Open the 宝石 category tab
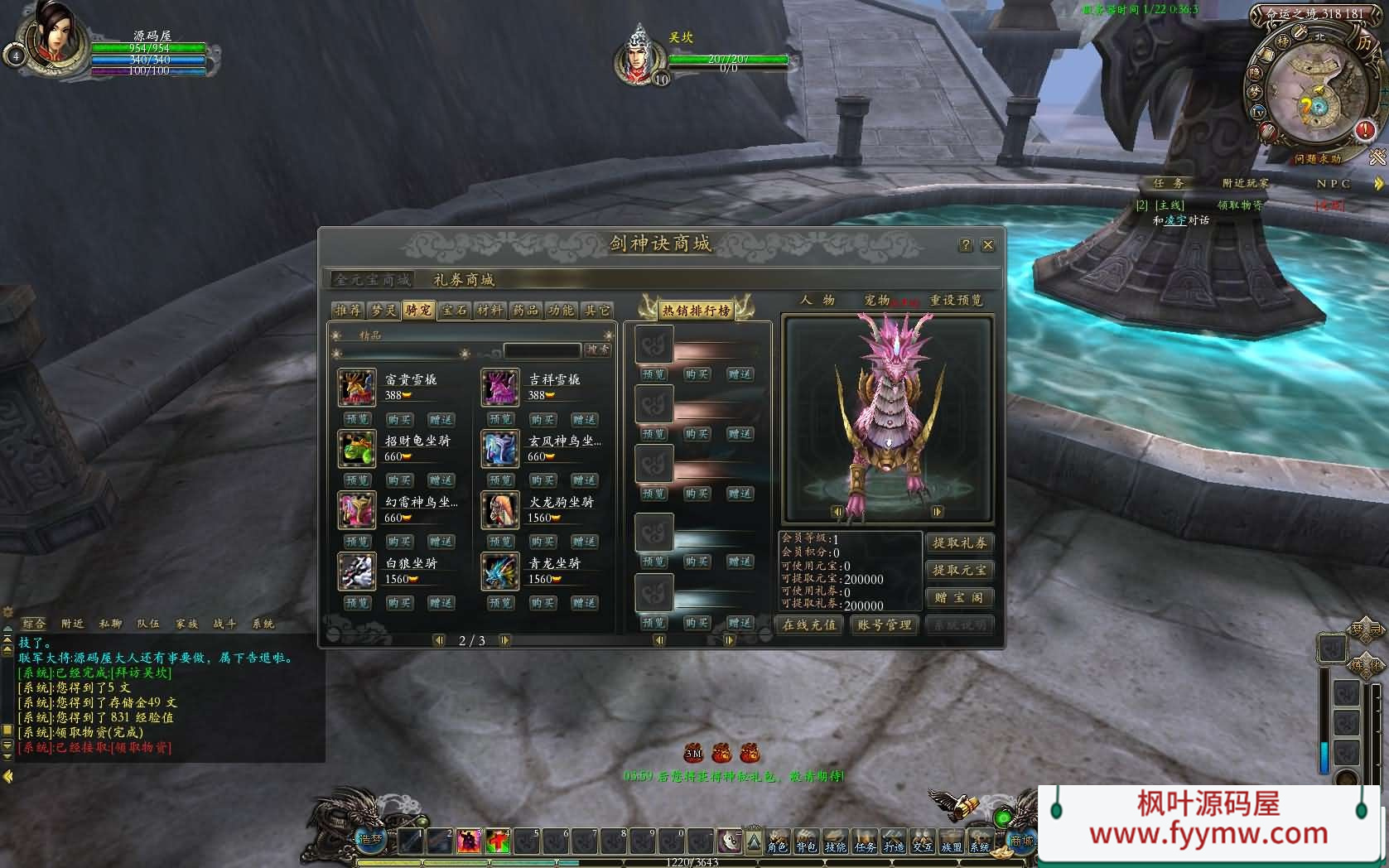 point(454,310)
